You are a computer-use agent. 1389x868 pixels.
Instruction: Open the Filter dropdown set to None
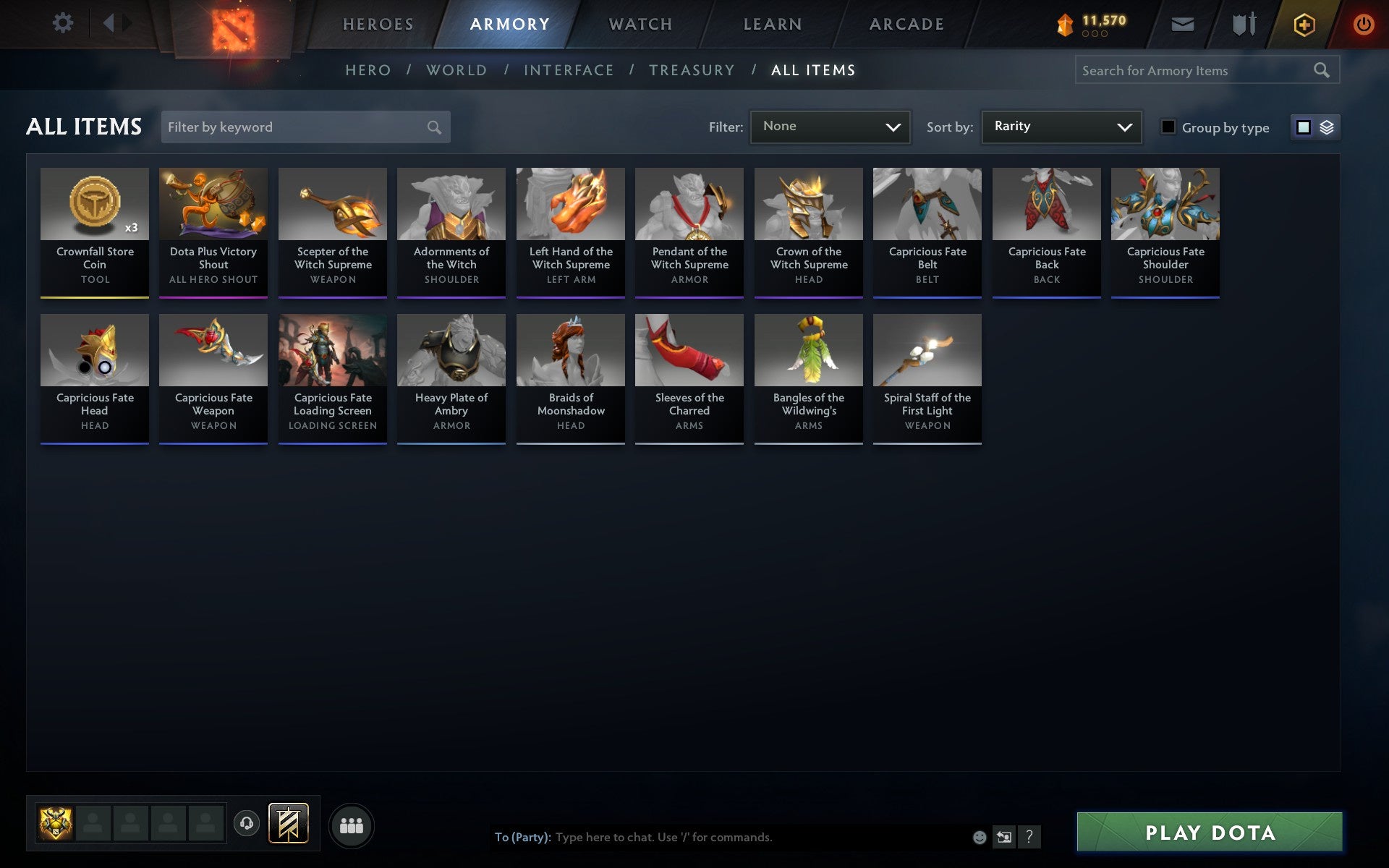click(x=830, y=127)
